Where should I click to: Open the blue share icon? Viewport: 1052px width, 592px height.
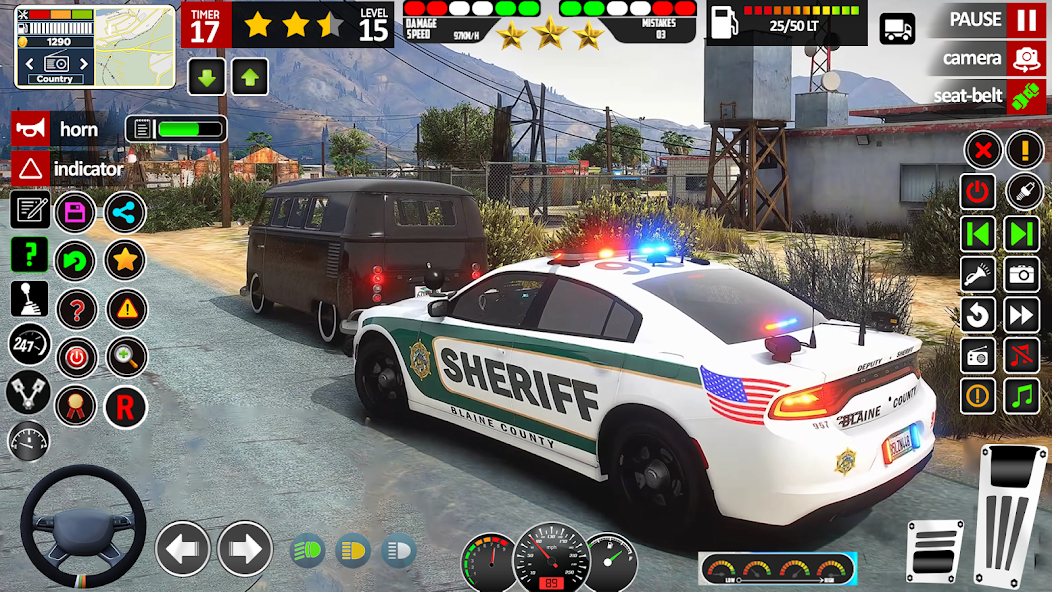pyautogui.click(x=125, y=212)
